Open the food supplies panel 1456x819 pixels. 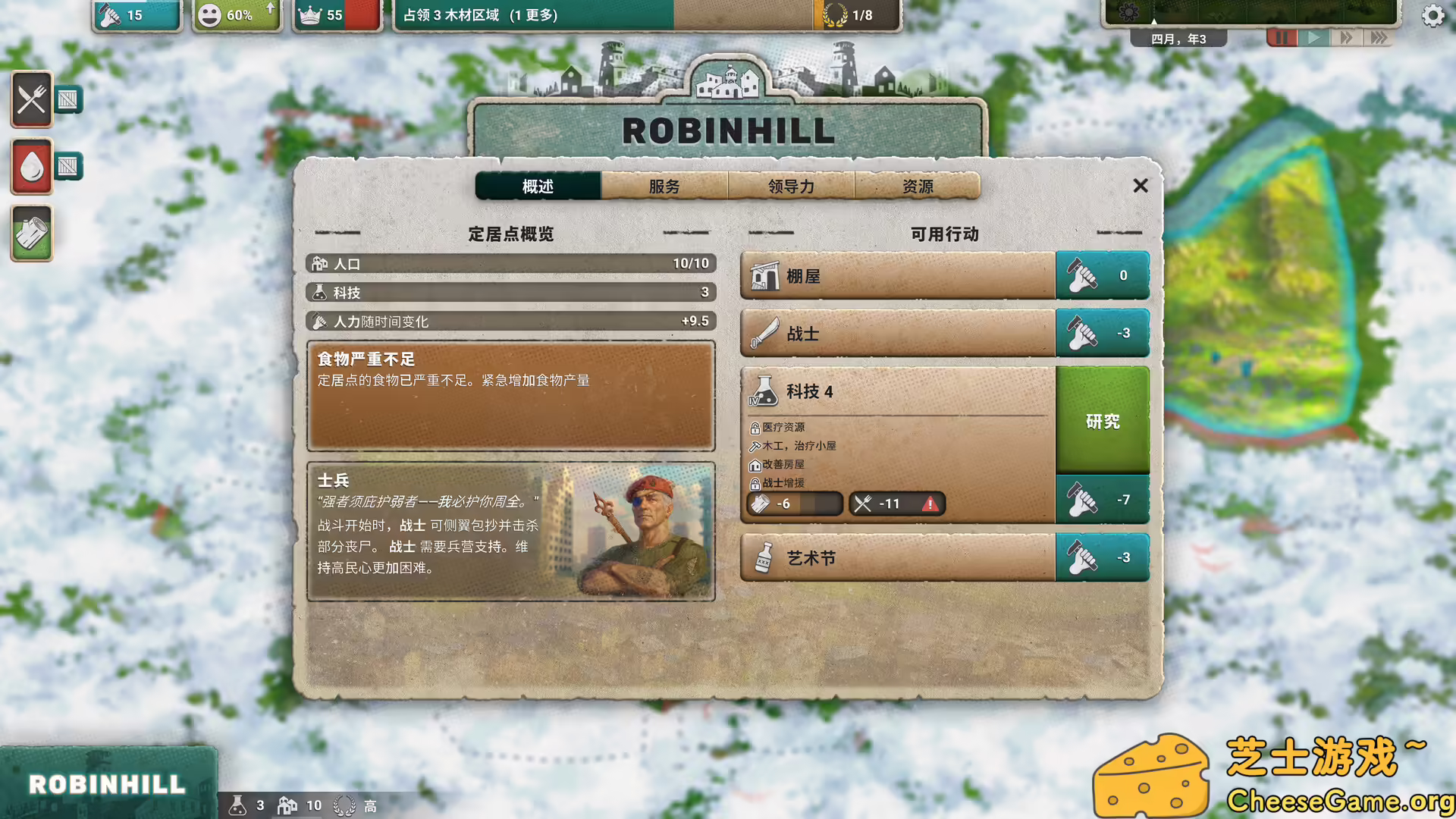point(30,99)
